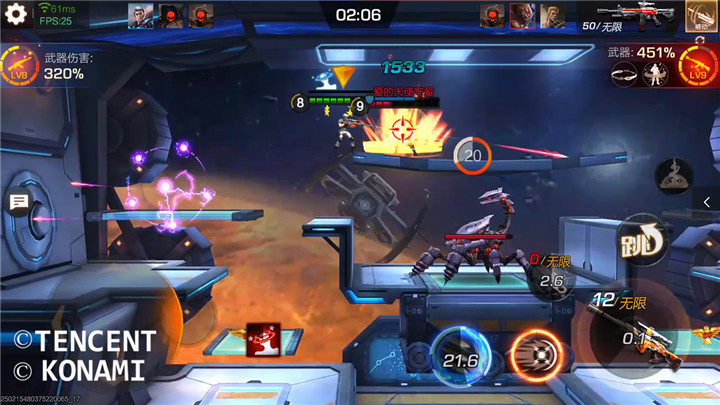
Task: Tap the jump button
Action: (x=640, y=239)
